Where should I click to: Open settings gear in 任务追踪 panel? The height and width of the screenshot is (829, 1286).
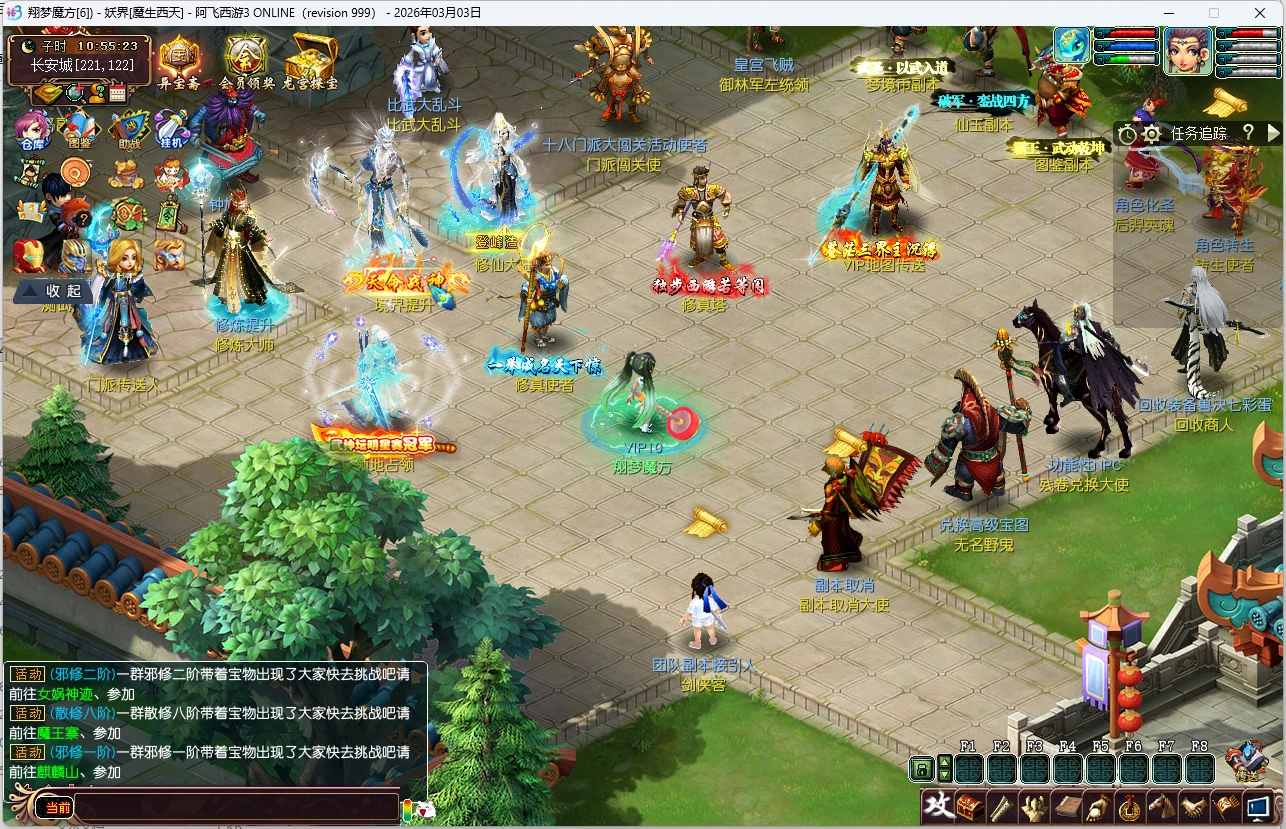[x=1151, y=133]
